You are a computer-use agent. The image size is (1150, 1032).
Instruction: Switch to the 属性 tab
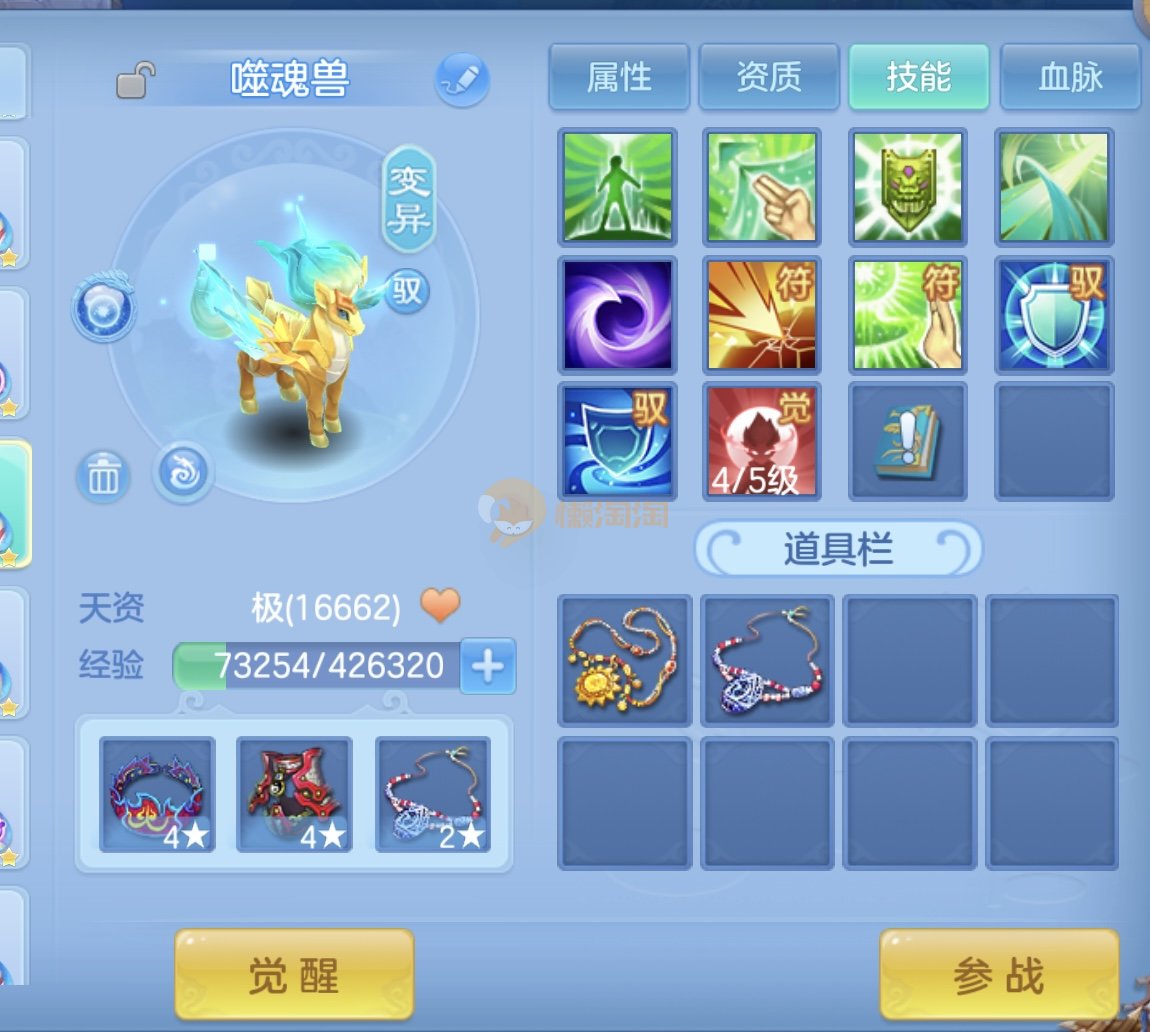pos(619,76)
